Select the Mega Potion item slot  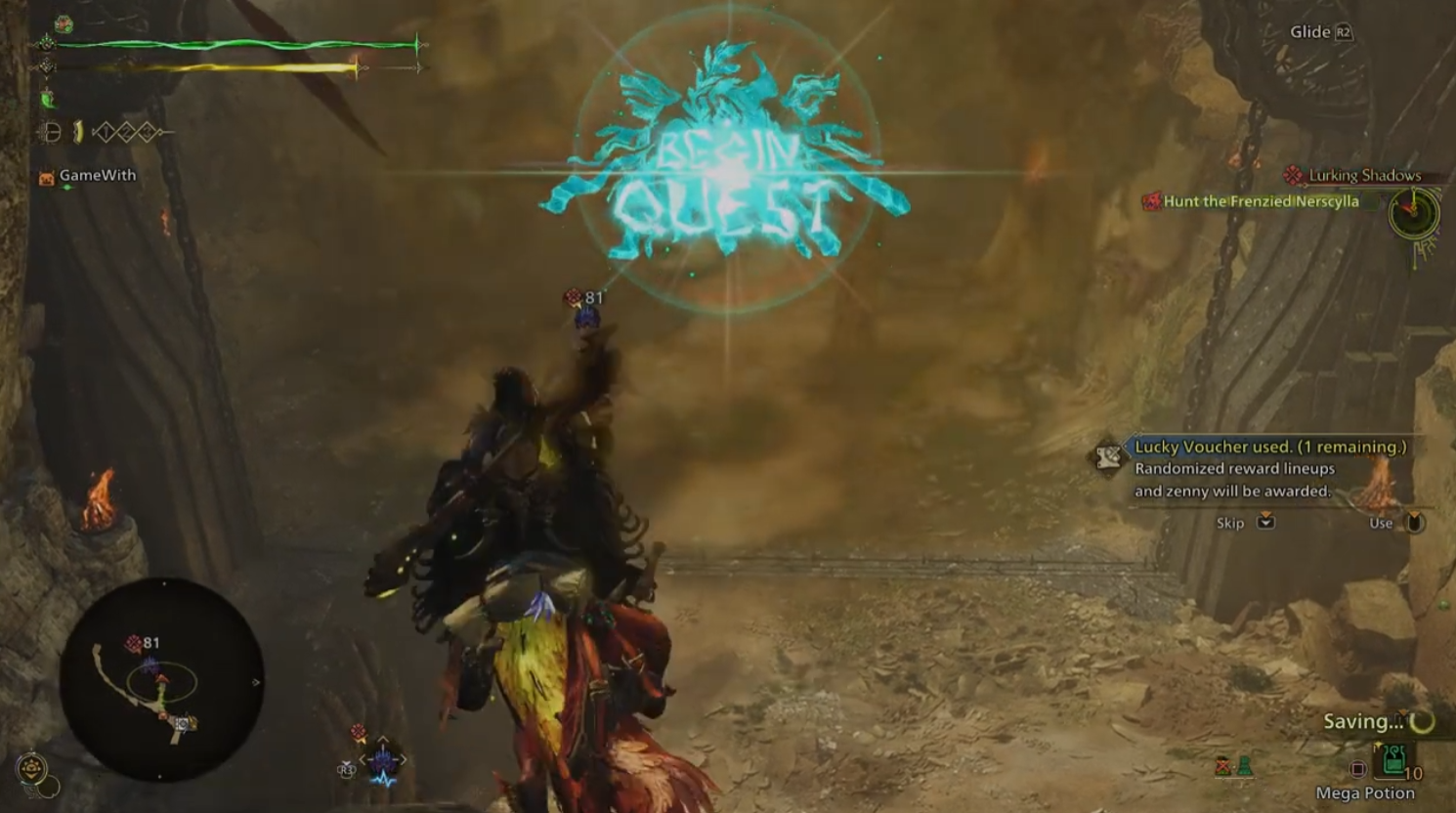[1394, 759]
